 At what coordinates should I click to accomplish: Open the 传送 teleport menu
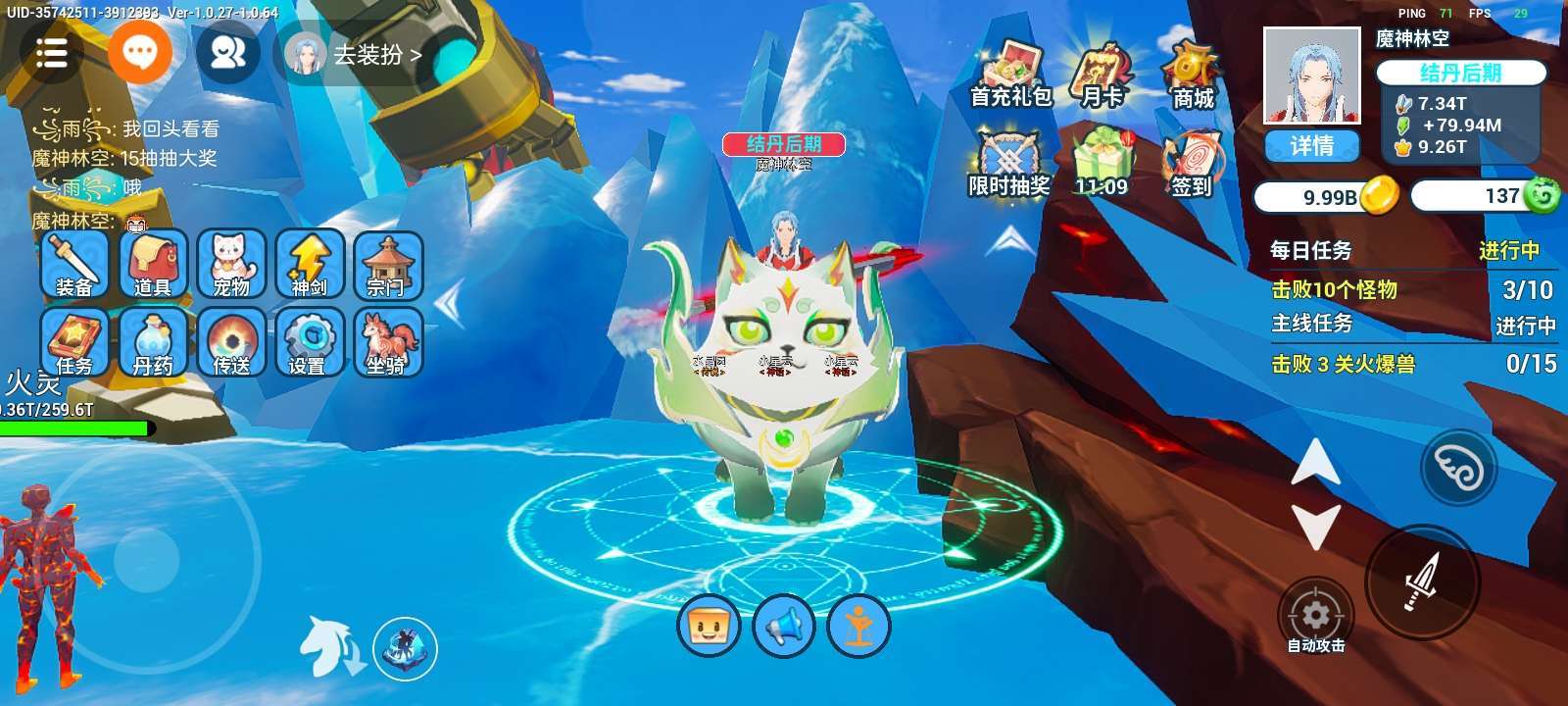click(x=231, y=342)
